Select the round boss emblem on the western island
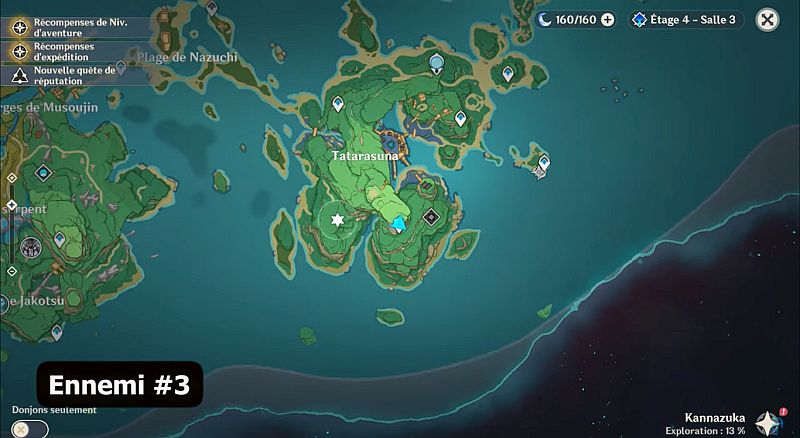The width and height of the screenshot is (800, 438). coord(31,248)
